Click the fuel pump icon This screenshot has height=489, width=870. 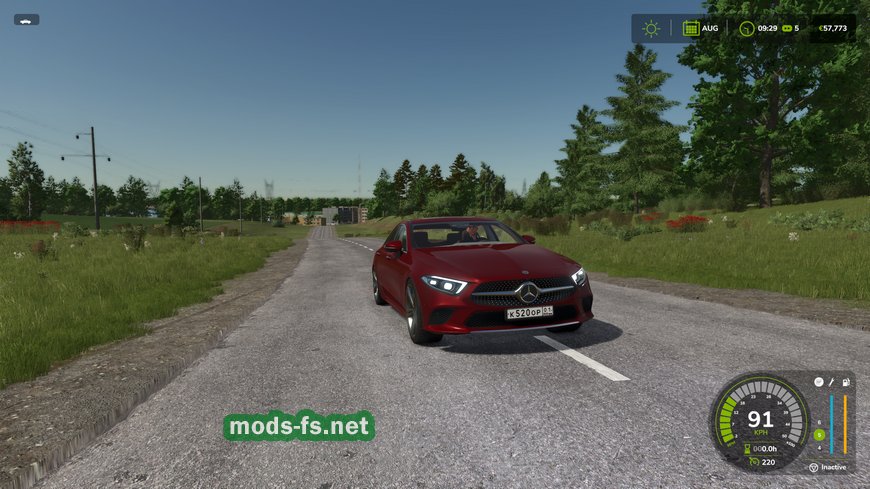[846, 382]
